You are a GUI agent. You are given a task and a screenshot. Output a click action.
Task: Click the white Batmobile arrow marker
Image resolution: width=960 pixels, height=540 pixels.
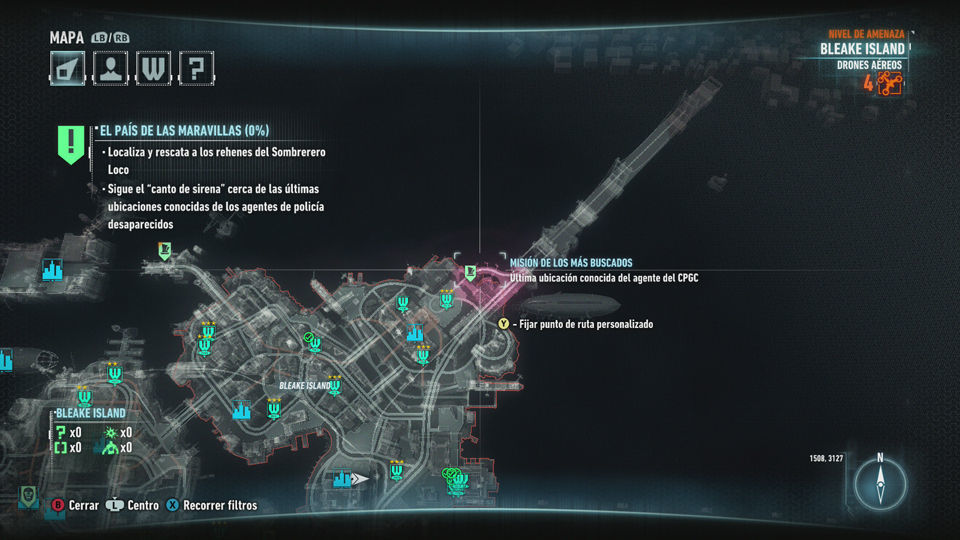coord(359,479)
